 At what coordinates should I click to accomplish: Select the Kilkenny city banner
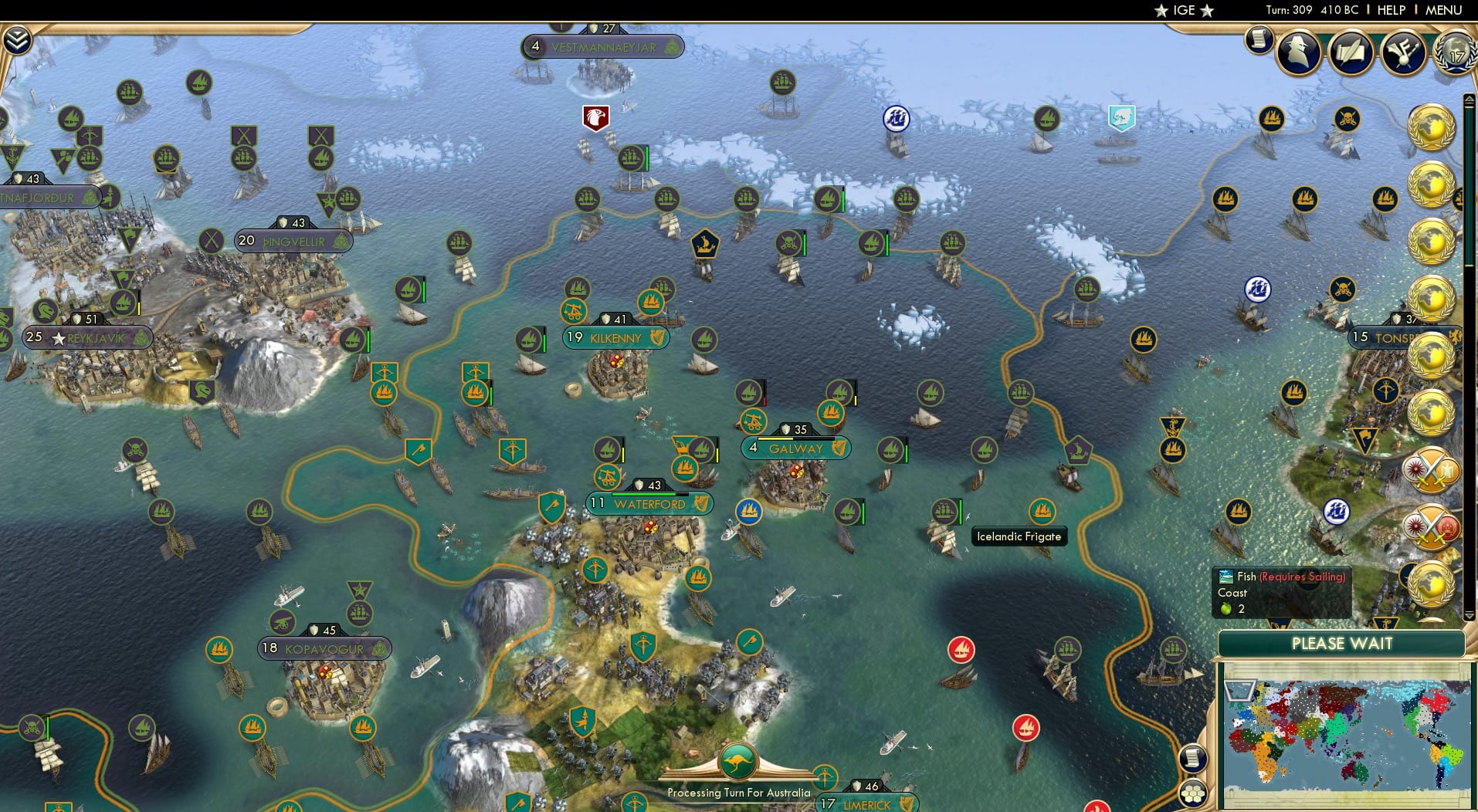click(x=614, y=337)
